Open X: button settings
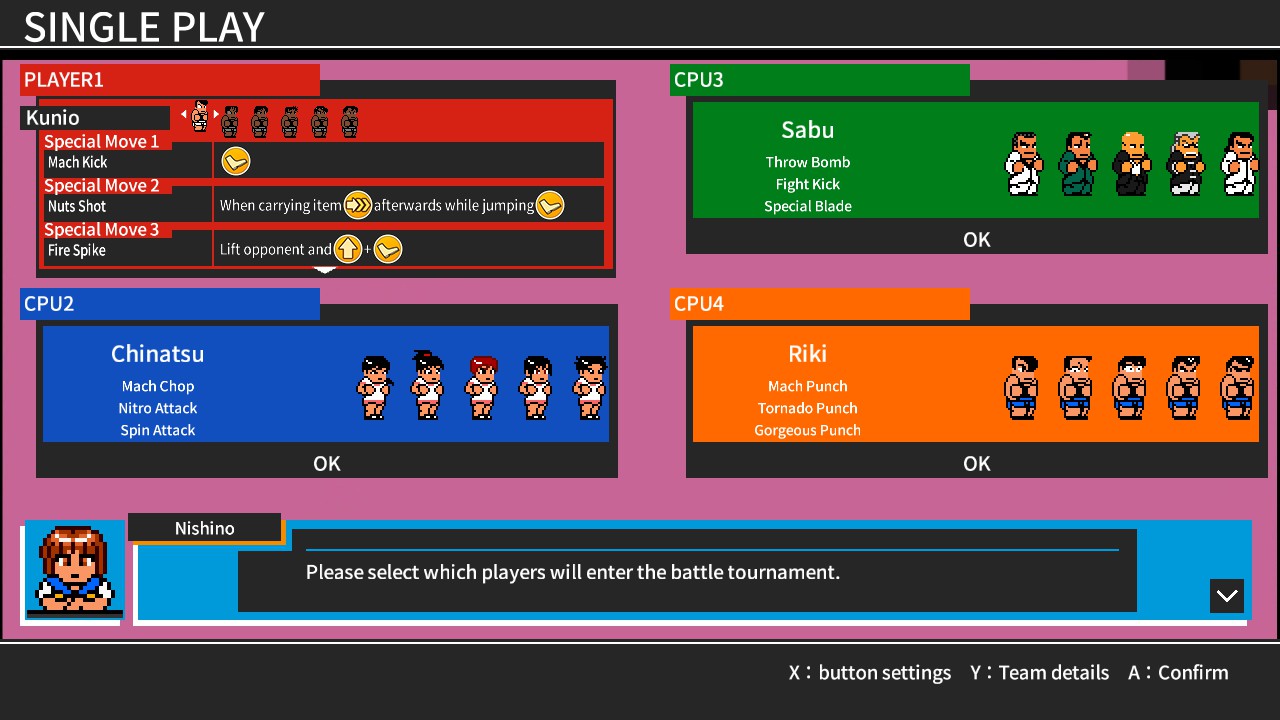The image size is (1280, 720). pyautogui.click(x=871, y=672)
